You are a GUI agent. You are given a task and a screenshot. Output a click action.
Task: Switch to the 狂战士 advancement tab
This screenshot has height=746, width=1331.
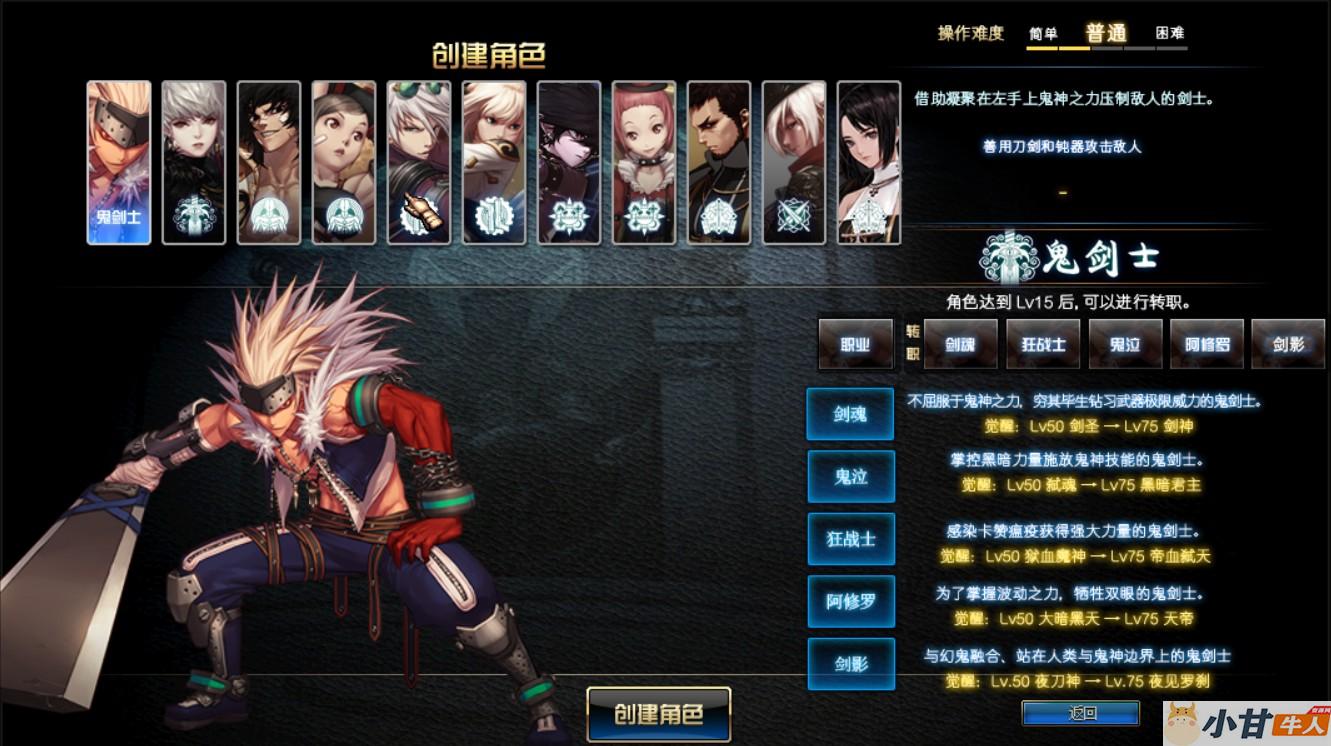(x=1043, y=343)
